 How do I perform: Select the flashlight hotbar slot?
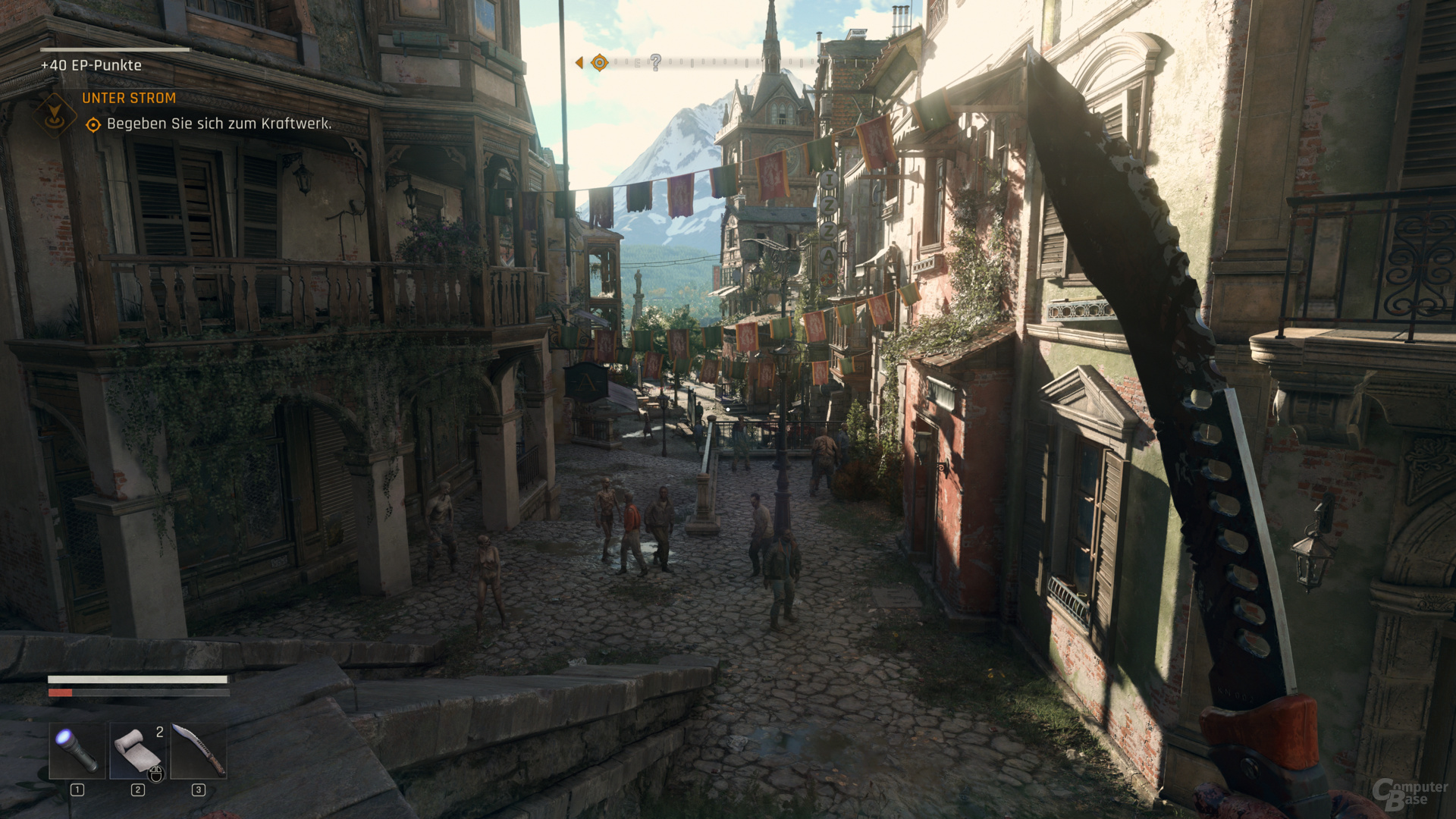click(77, 750)
